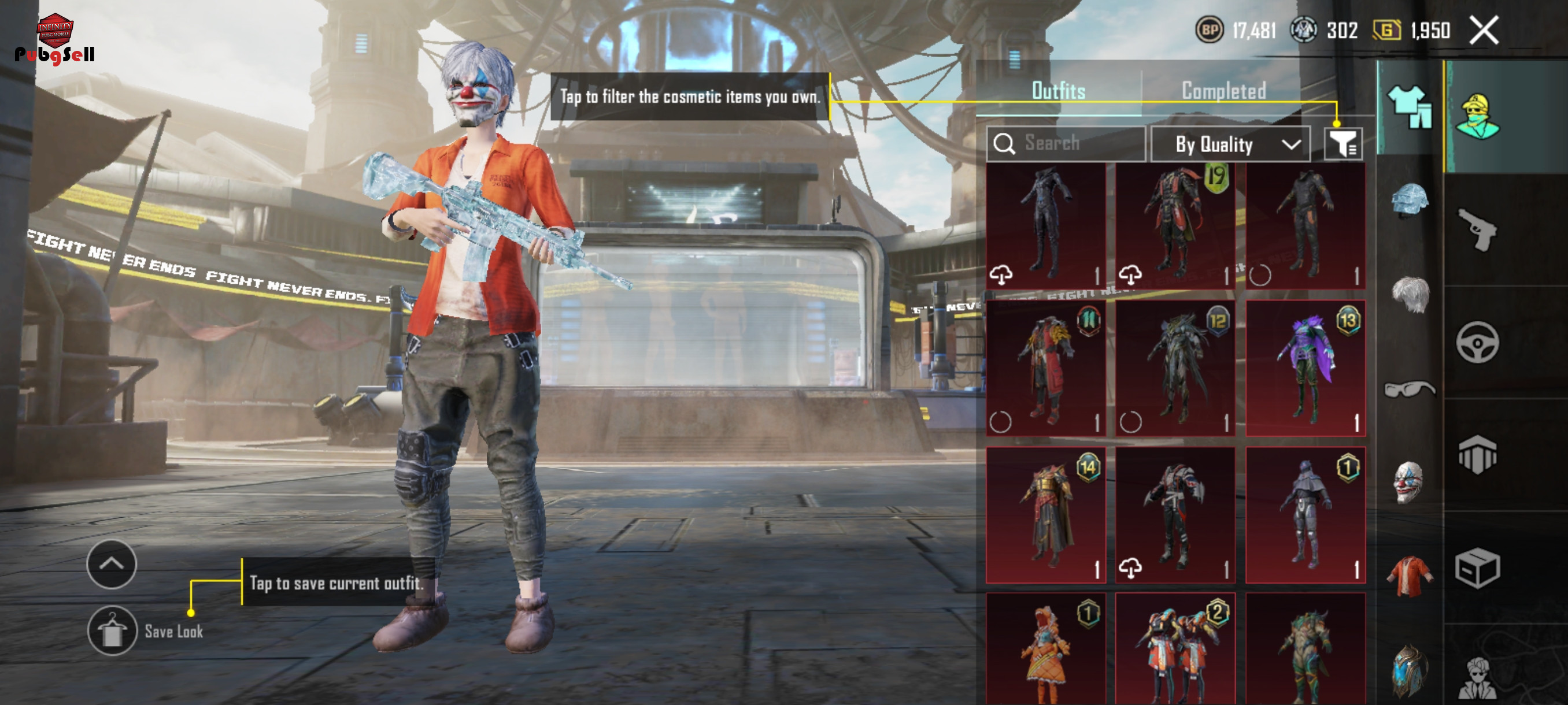The image size is (1568, 705).
Task: Open the crate box section
Action: [1478, 568]
